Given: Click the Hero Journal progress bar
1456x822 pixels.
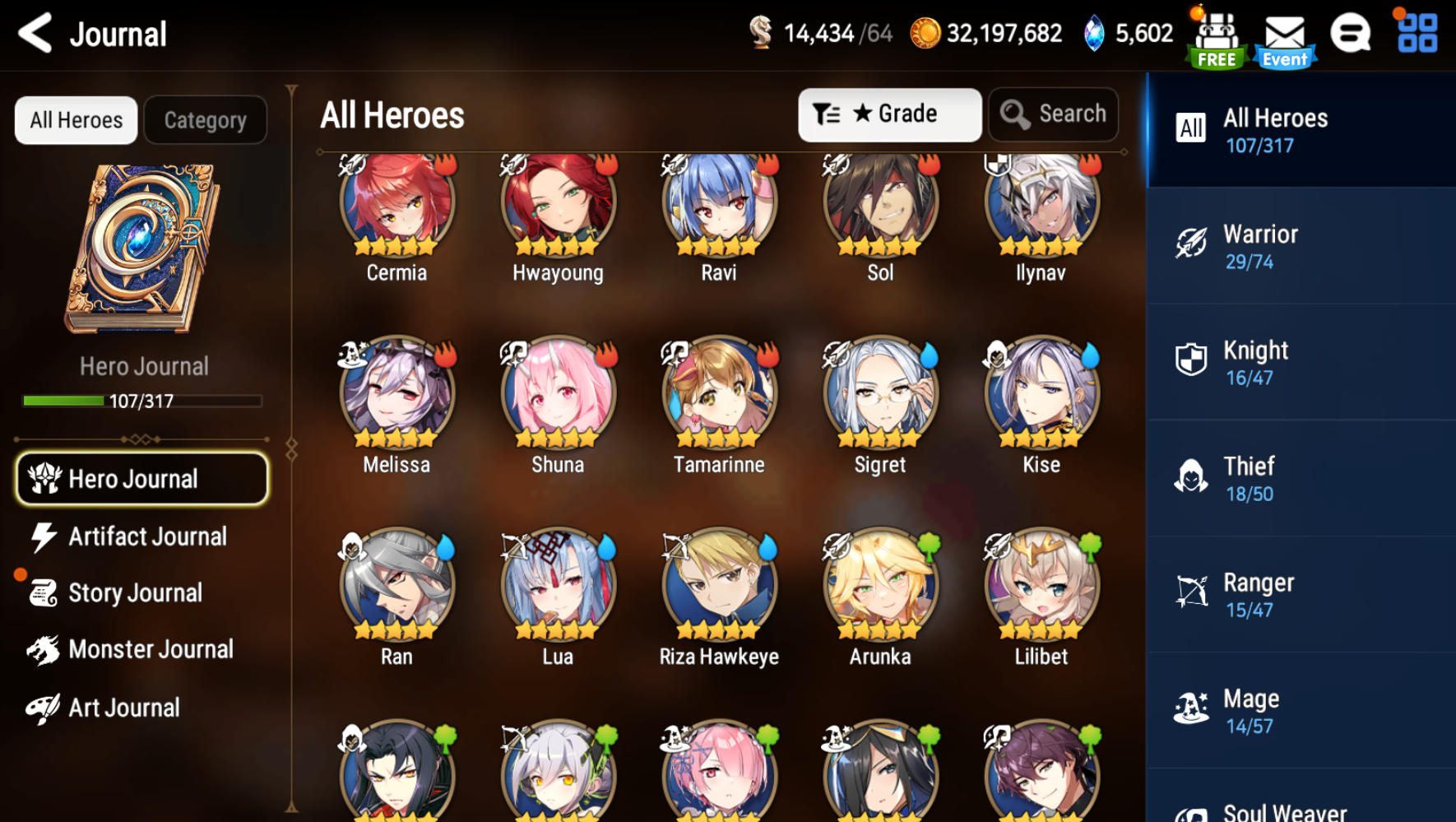Looking at the screenshot, I should [x=141, y=401].
